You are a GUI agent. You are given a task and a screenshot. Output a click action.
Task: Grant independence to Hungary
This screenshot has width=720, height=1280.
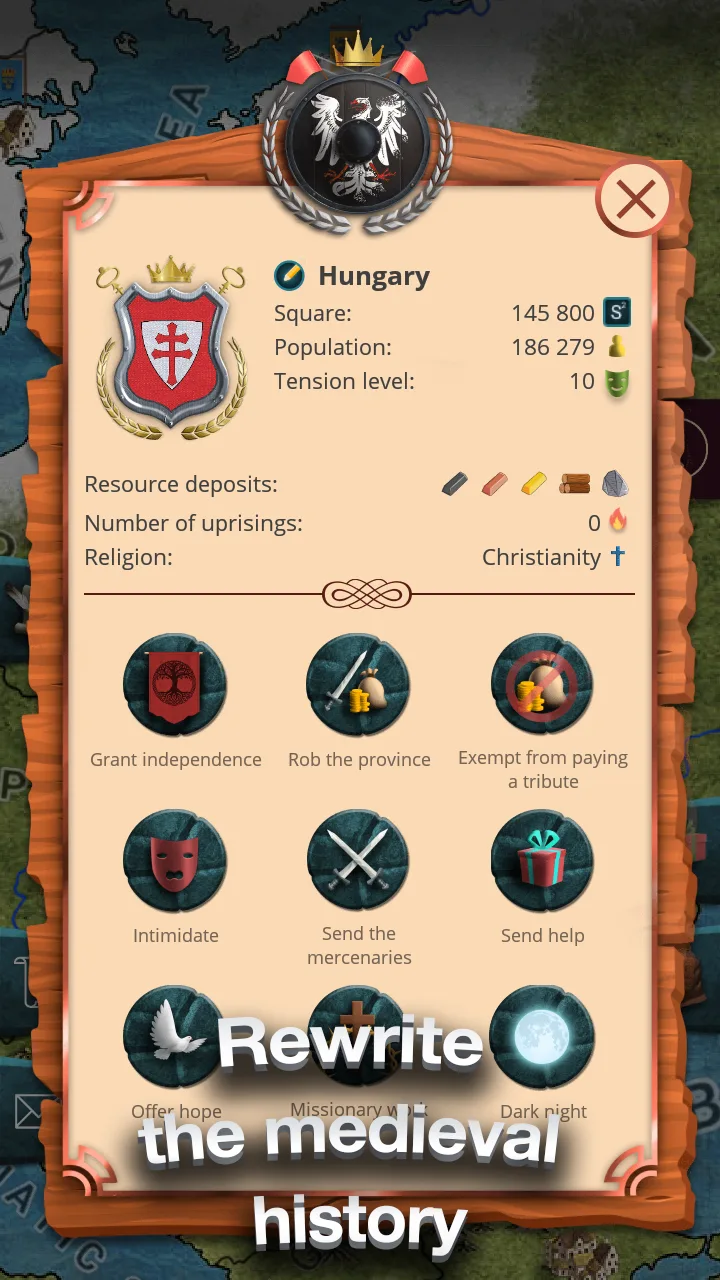click(175, 686)
